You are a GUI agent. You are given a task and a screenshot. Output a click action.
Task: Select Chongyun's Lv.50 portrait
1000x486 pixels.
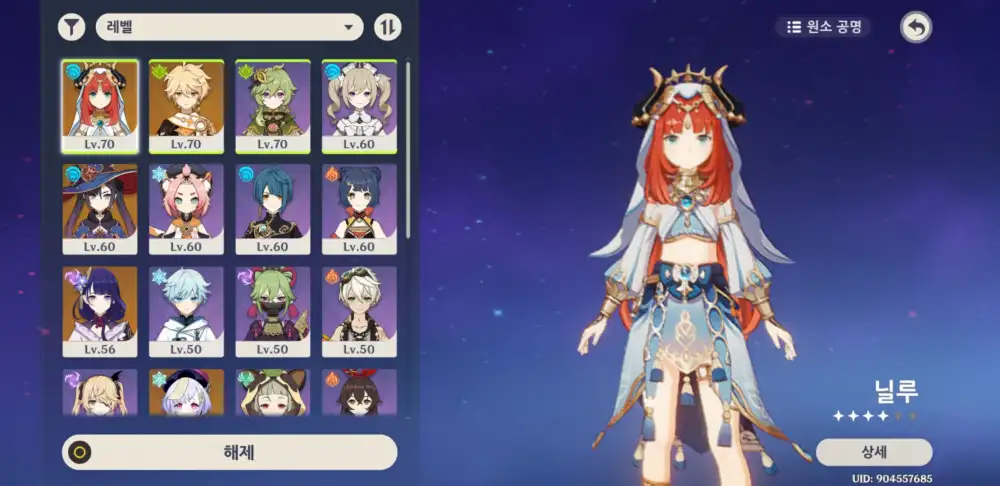click(x=186, y=311)
